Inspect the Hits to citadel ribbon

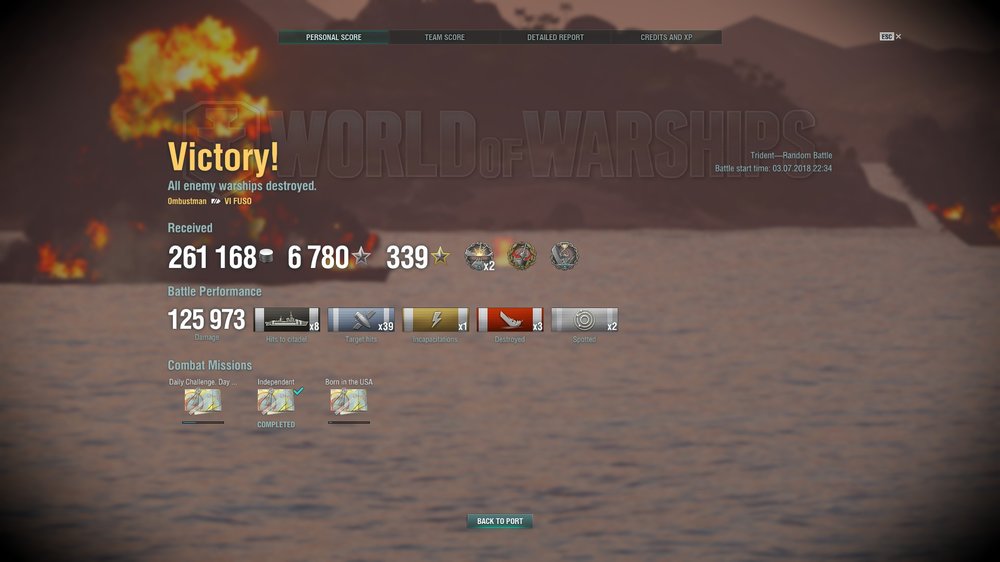(287, 320)
